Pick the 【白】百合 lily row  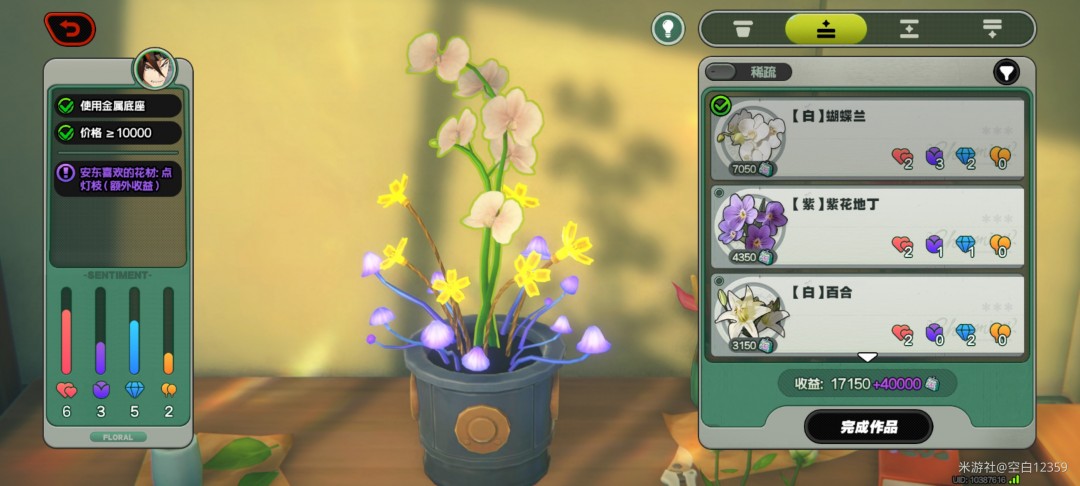click(866, 314)
